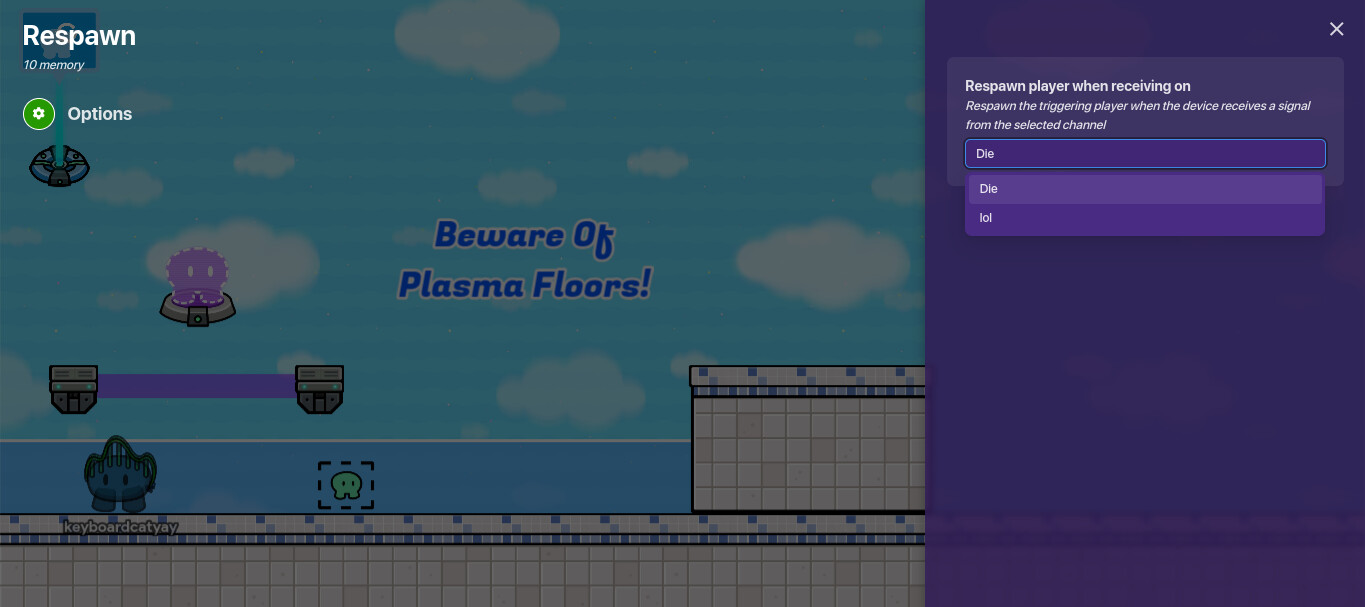The image size is (1365, 607).
Task: Close the Respawn device panel
Action: pos(1336,29)
